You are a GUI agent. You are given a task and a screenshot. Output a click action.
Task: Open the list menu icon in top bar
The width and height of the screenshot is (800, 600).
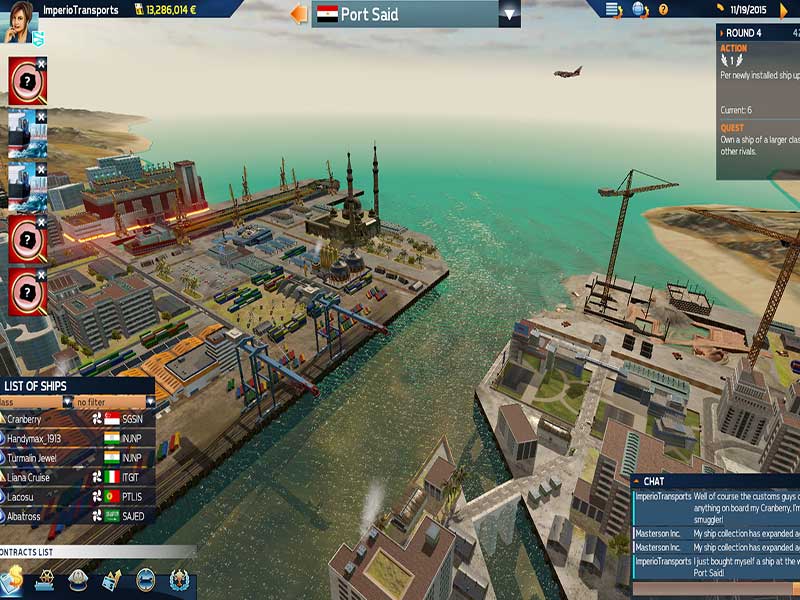[x=614, y=10]
